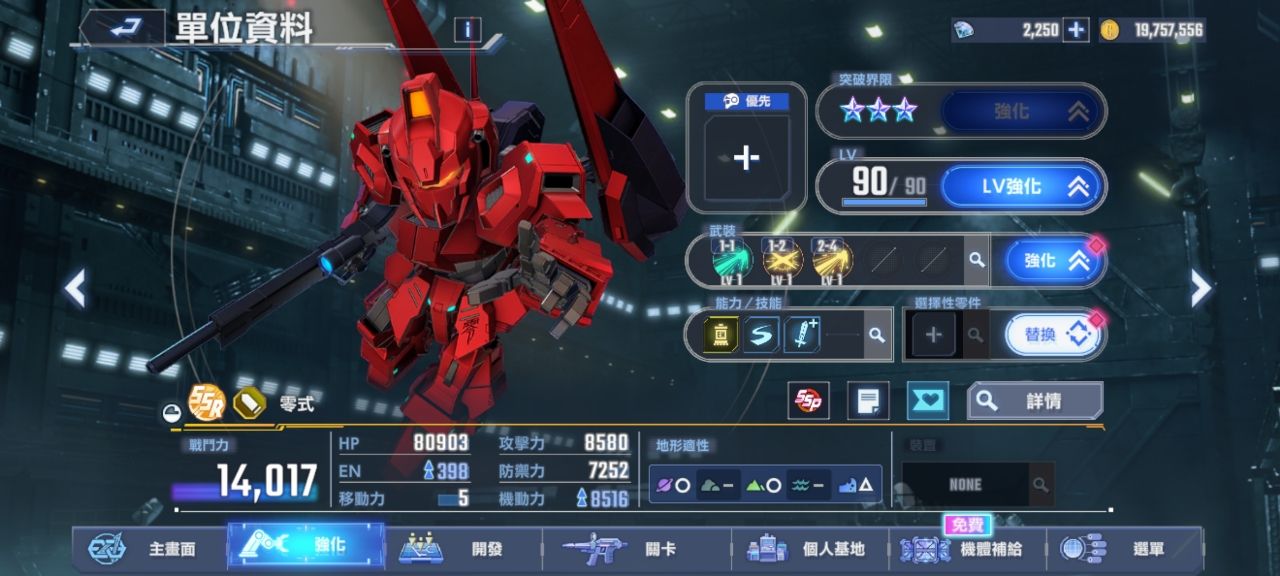Viewport: 1280px width, 576px height.
Task: Switch to the 關卡 stages tab
Action: pyautogui.click(x=636, y=549)
